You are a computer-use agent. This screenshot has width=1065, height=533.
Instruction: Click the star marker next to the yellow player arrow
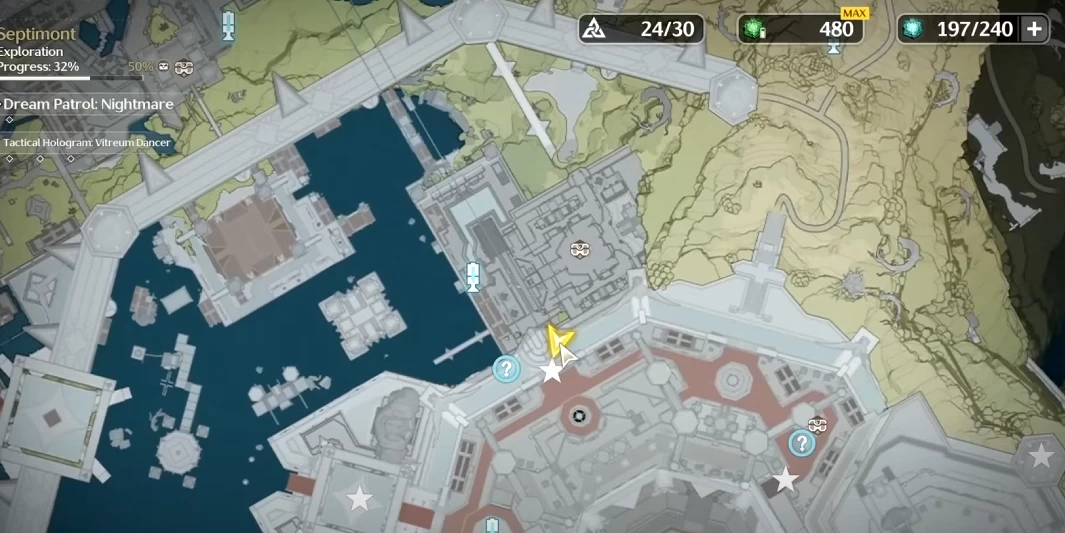click(x=551, y=372)
